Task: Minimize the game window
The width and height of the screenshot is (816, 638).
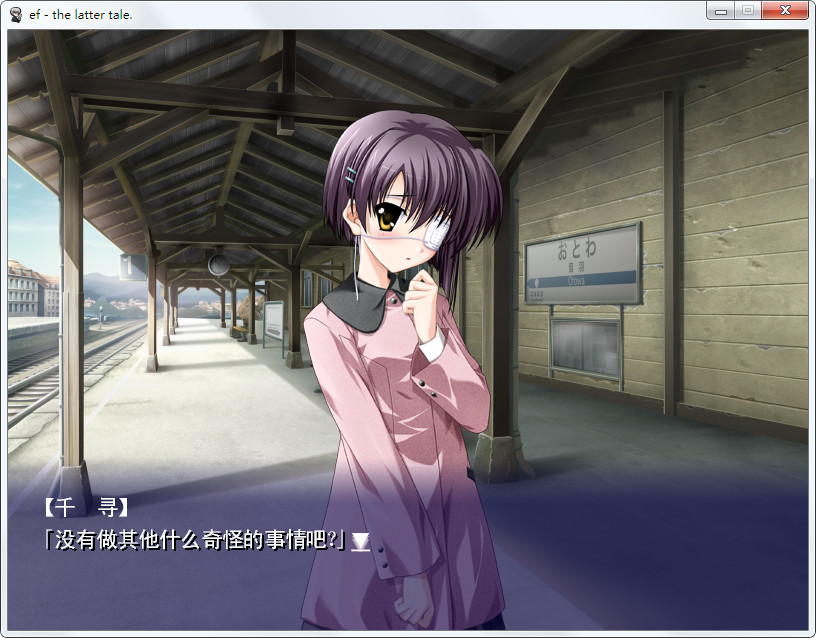Action: click(720, 11)
